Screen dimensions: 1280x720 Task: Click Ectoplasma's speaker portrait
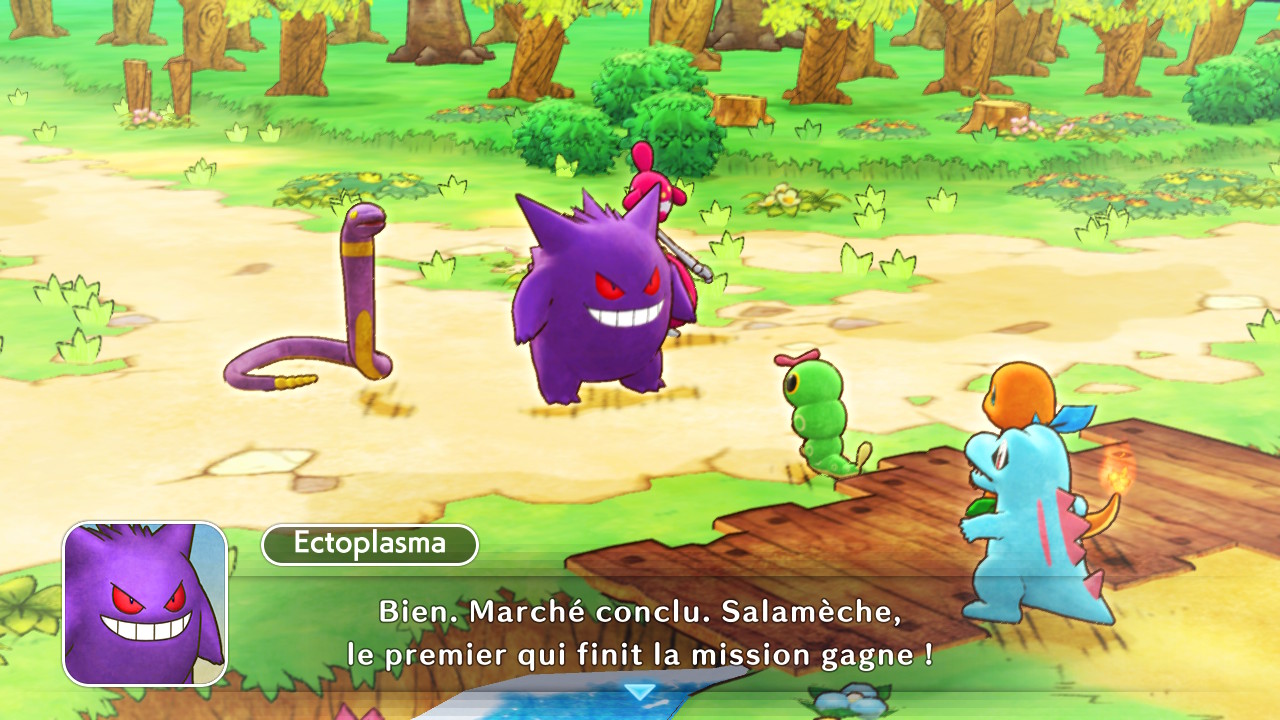point(145,603)
